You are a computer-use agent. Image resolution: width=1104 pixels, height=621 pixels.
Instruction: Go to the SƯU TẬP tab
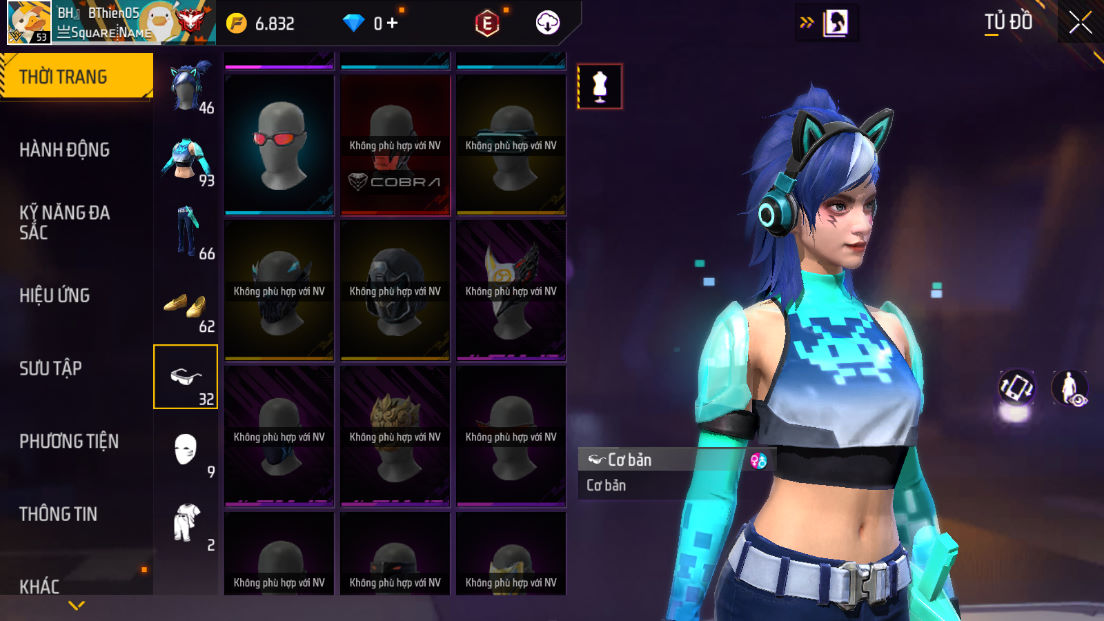pos(51,368)
